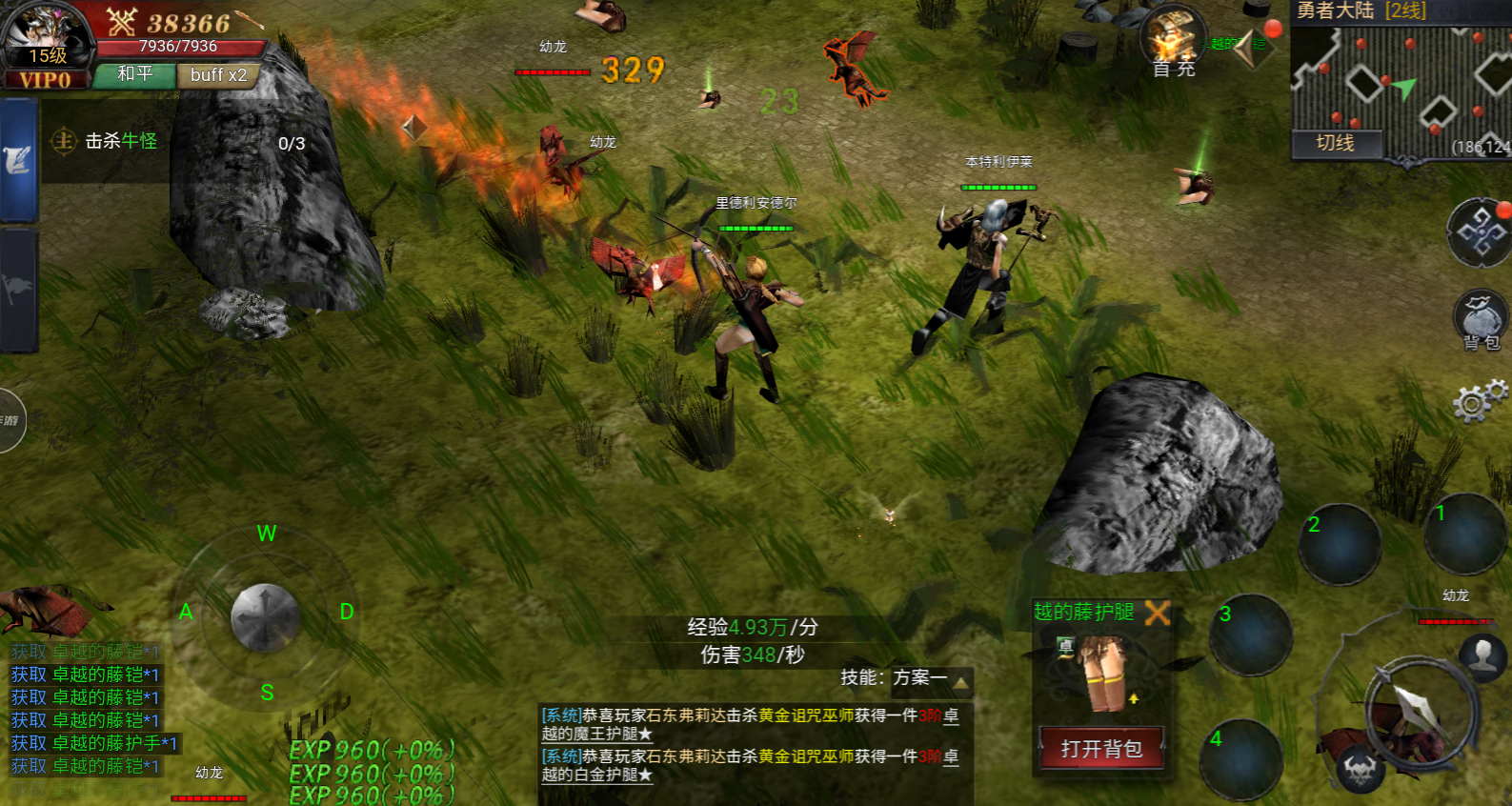Activate skill slot 2
The image size is (1512, 806).
pyautogui.click(x=1340, y=544)
